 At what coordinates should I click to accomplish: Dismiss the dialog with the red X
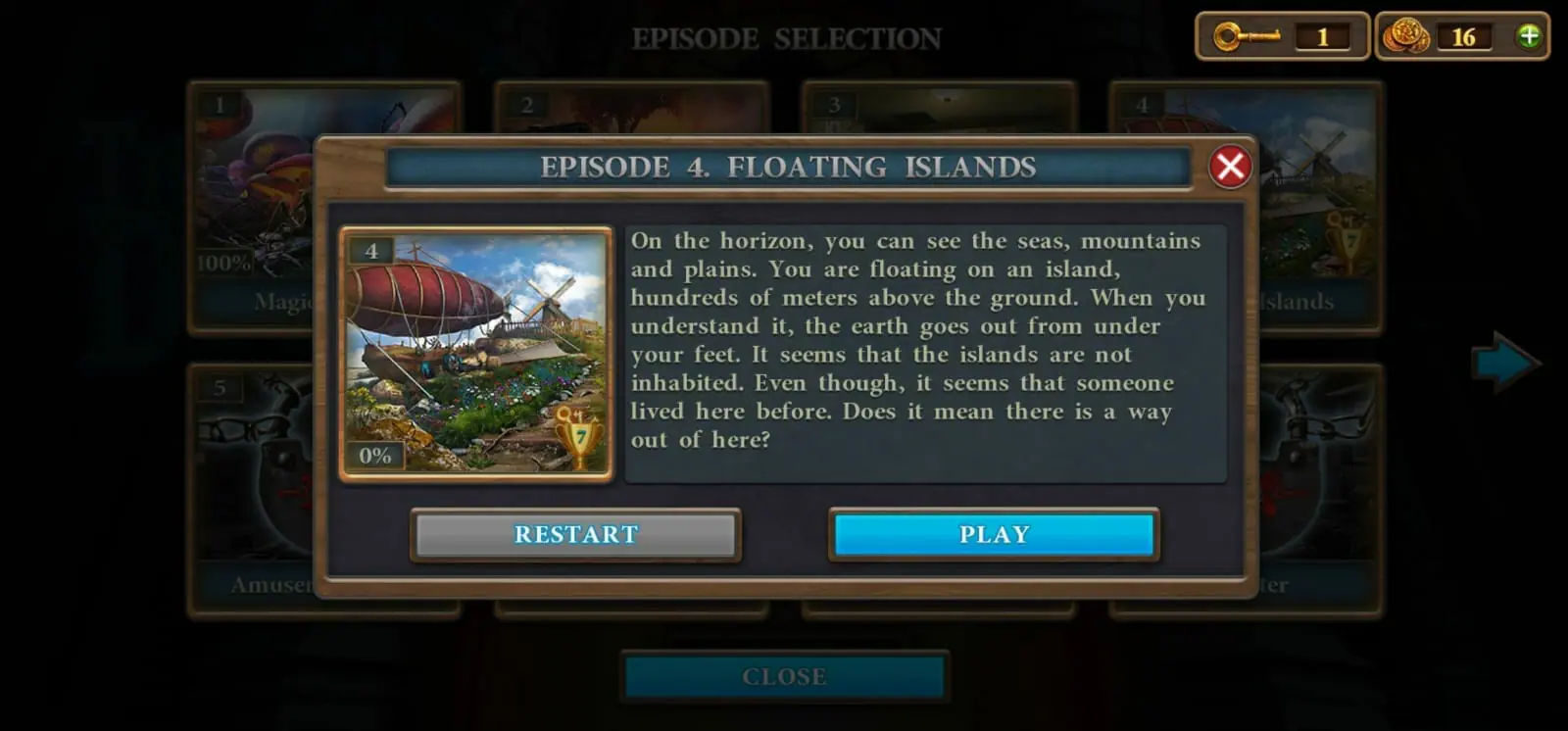[x=1229, y=167]
